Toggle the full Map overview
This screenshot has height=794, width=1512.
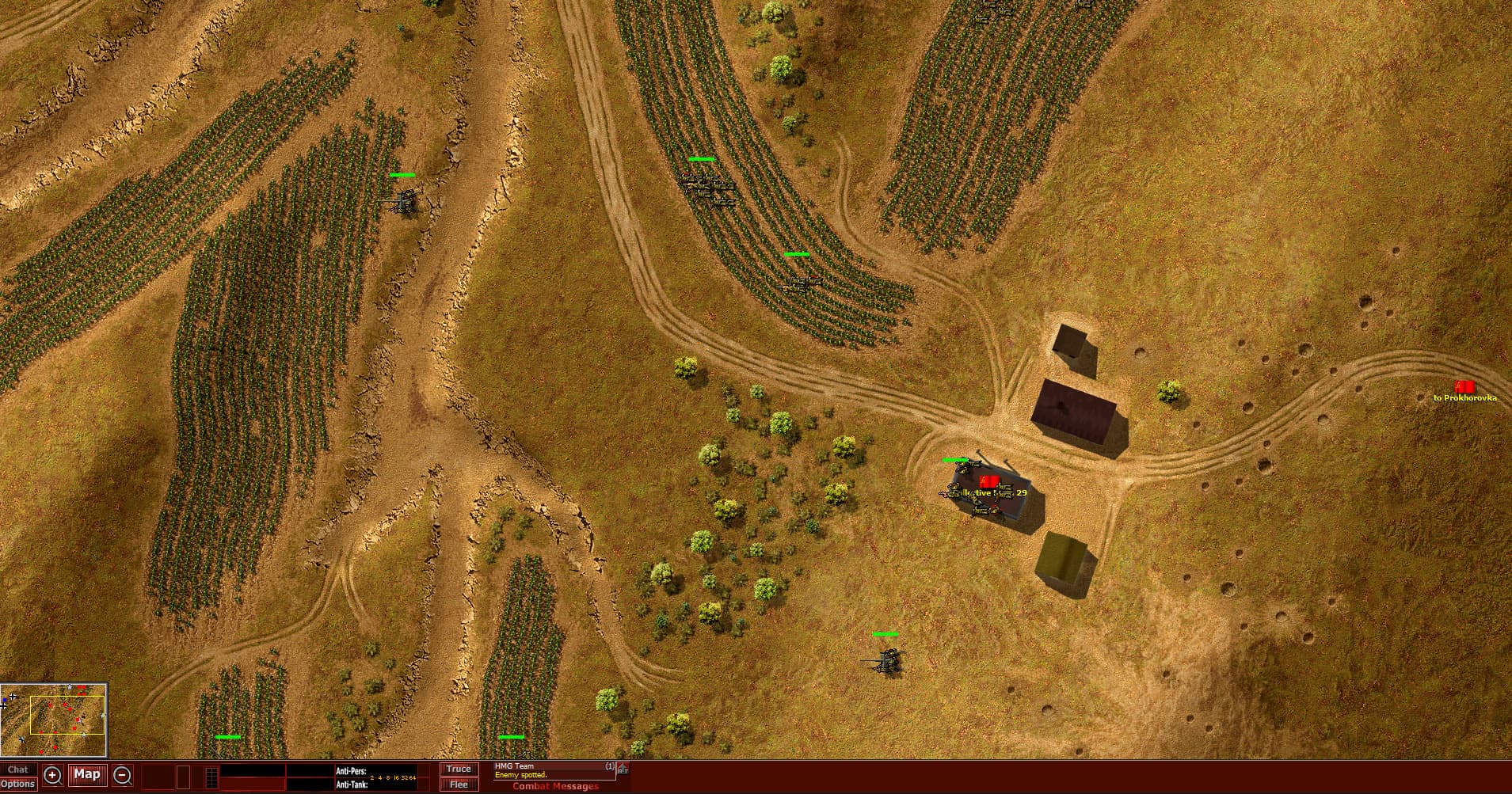click(87, 774)
